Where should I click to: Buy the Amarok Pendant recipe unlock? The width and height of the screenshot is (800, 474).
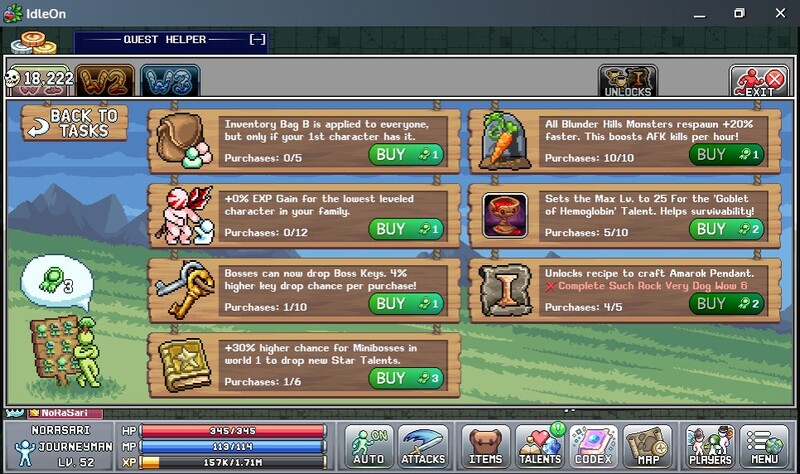(726, 303)
